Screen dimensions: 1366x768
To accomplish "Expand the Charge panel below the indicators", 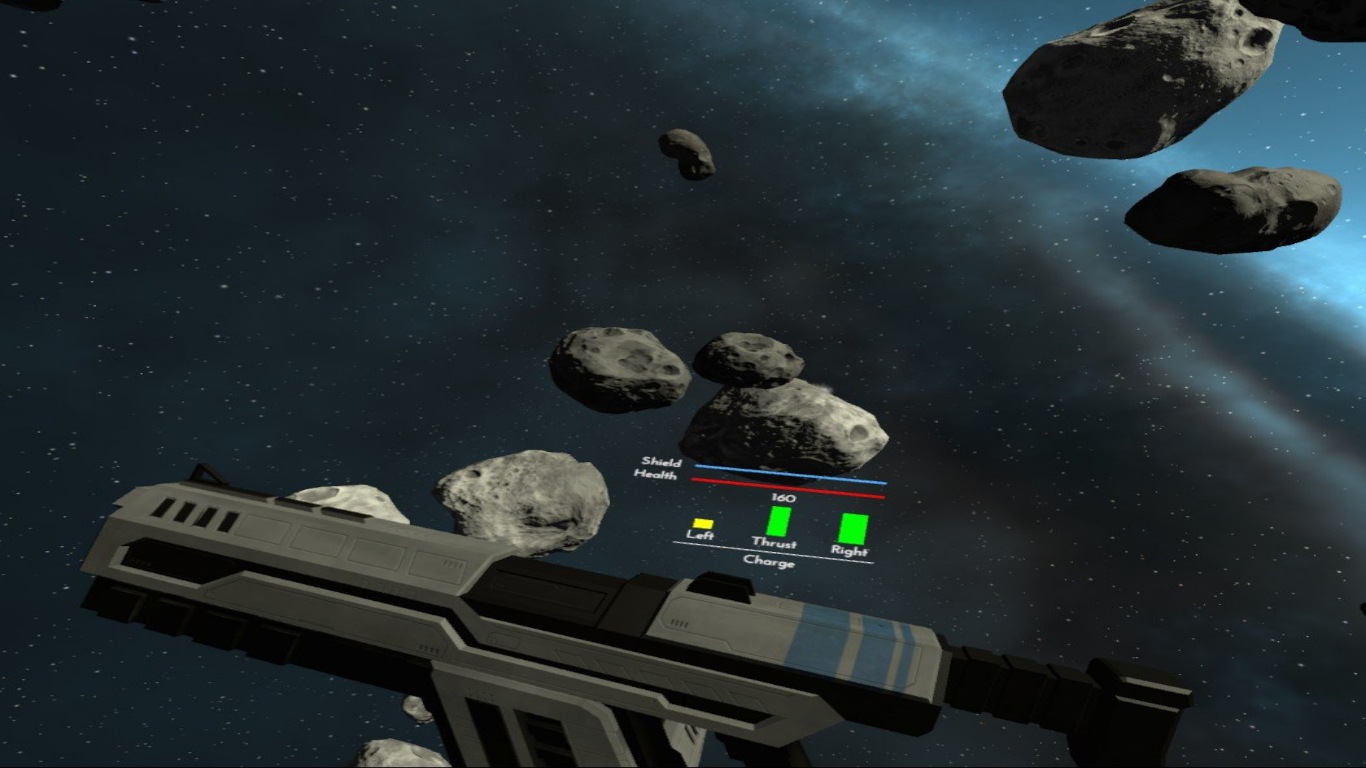I will 770,563.
